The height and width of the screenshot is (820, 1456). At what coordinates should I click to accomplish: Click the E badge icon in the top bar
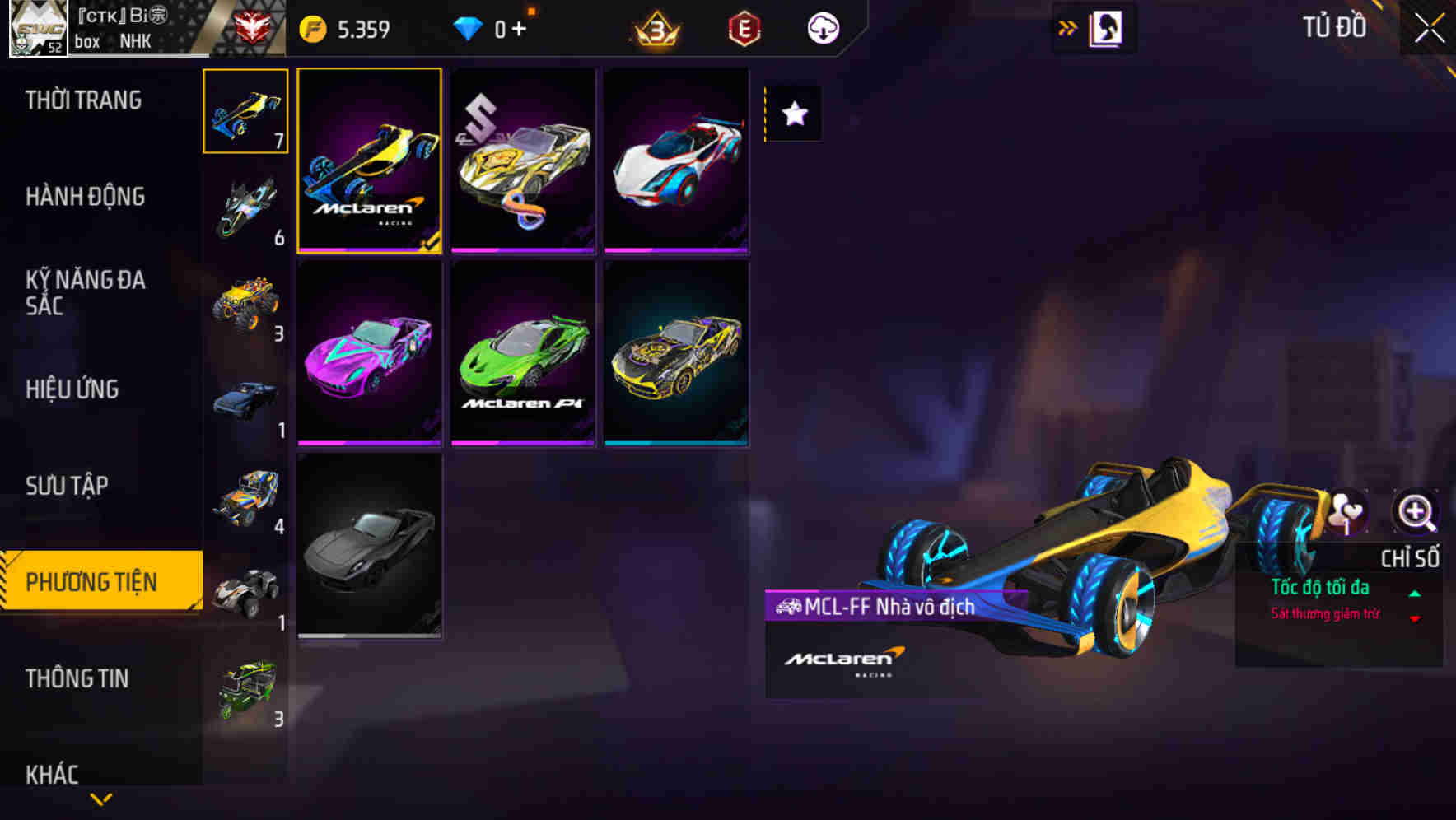pyautogui.click(x=744, y=27)
